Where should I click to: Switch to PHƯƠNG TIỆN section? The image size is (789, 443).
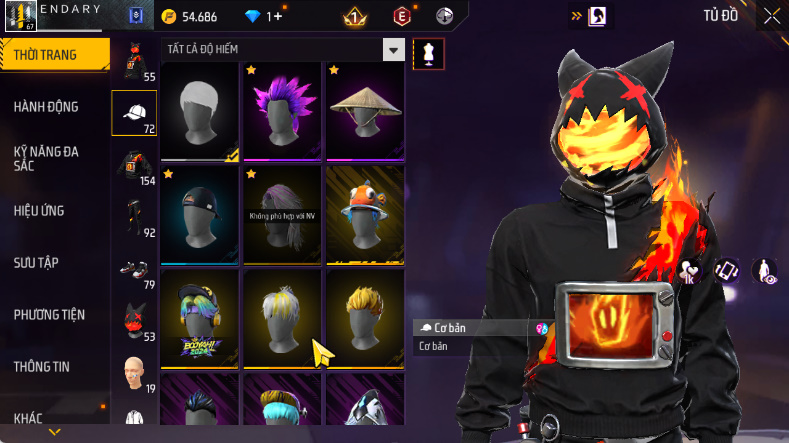click(x=49, y=315)
